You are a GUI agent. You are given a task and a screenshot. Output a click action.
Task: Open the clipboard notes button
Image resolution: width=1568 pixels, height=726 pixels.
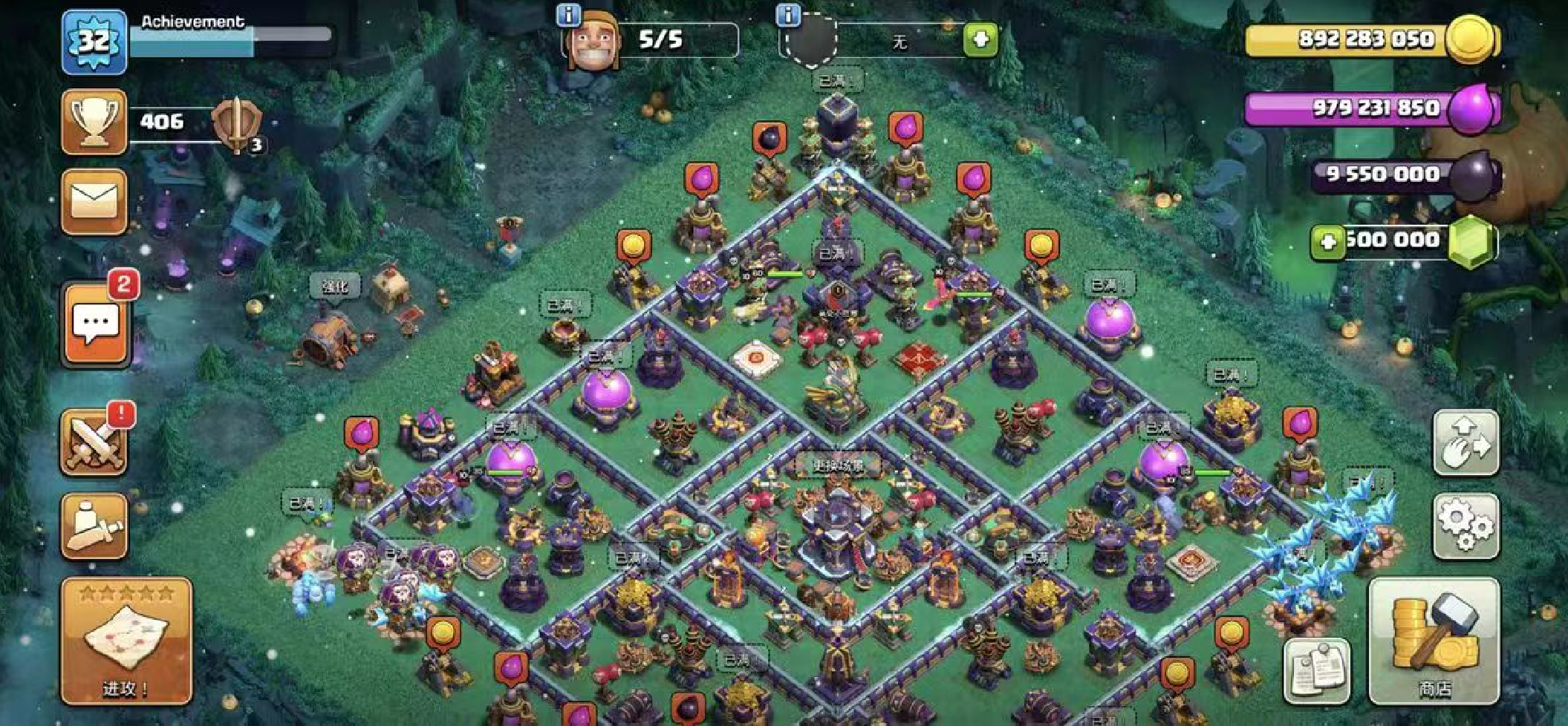[x=1317, y=670]
